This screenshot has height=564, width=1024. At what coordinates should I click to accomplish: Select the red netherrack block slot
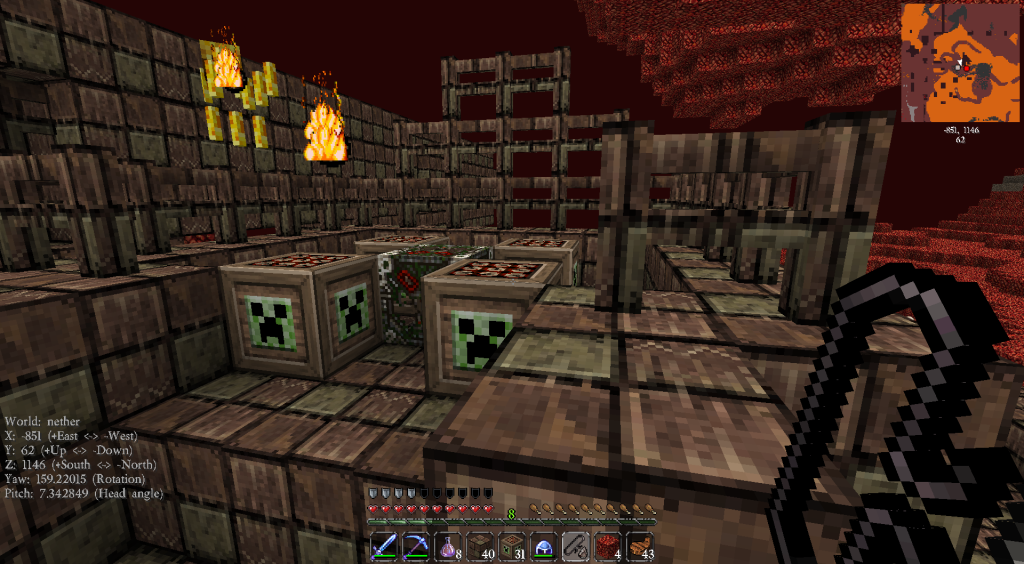click(x=609, y=546)
